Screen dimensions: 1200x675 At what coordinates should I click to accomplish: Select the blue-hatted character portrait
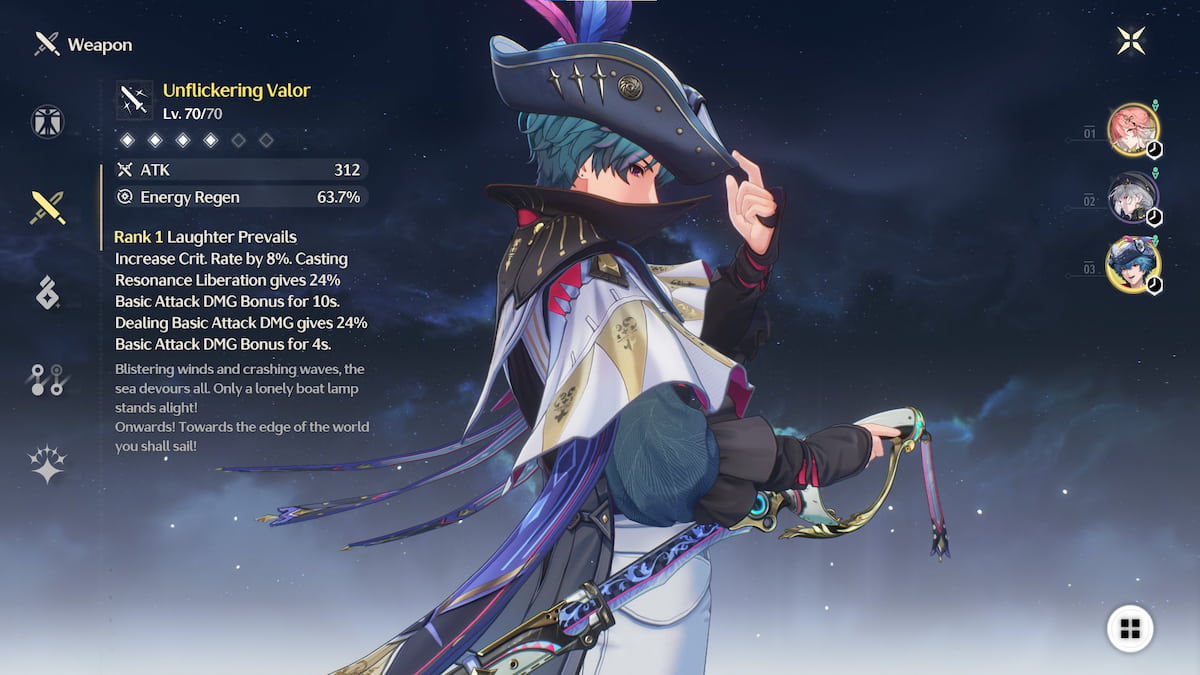[1133, 265]
